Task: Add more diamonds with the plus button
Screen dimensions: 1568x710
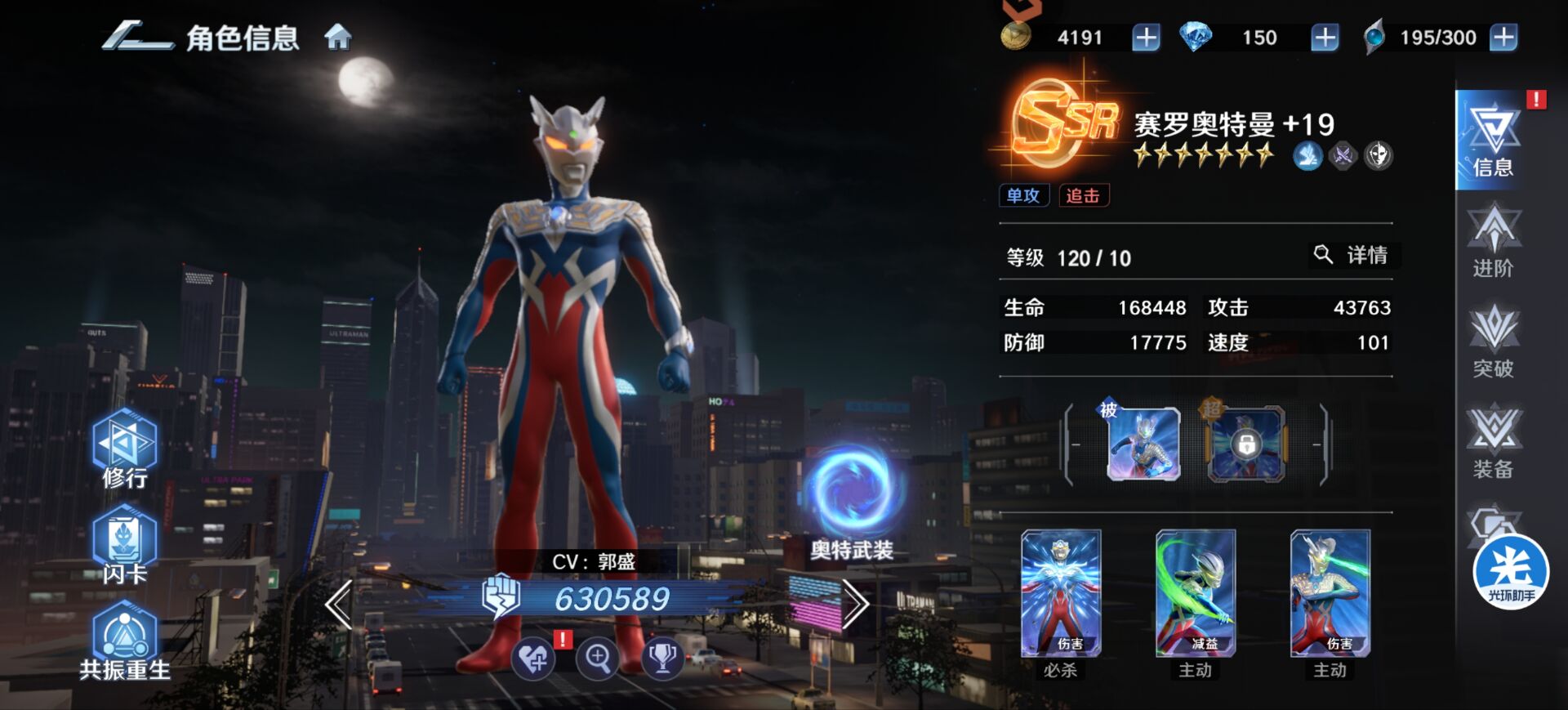Action: [1324, 38]
